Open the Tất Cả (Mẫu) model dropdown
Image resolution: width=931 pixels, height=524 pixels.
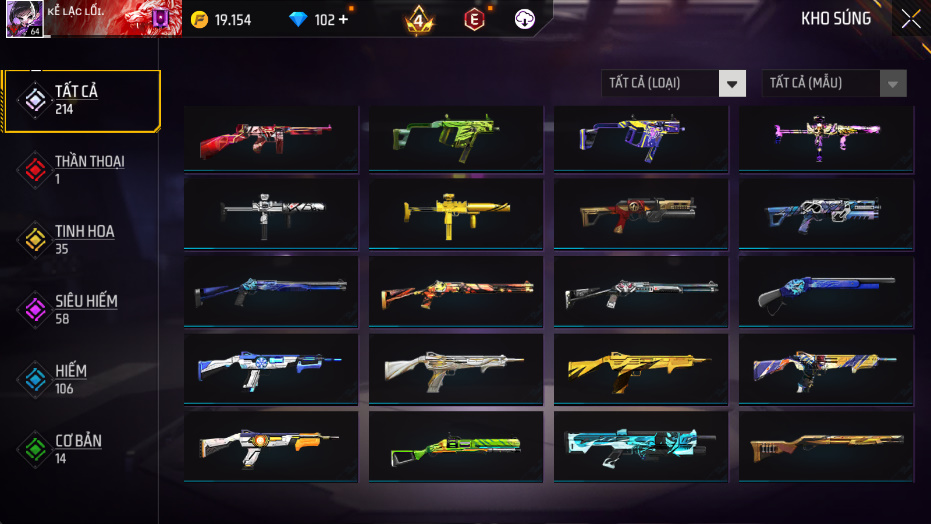pyautogui.click(x=834, y=83)
